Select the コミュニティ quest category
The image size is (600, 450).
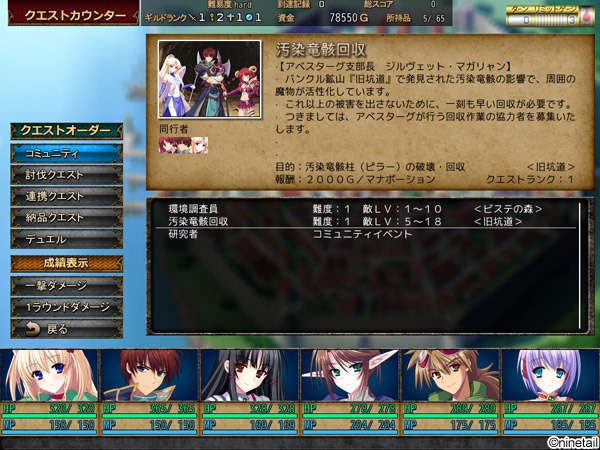(x=67, y=153)
